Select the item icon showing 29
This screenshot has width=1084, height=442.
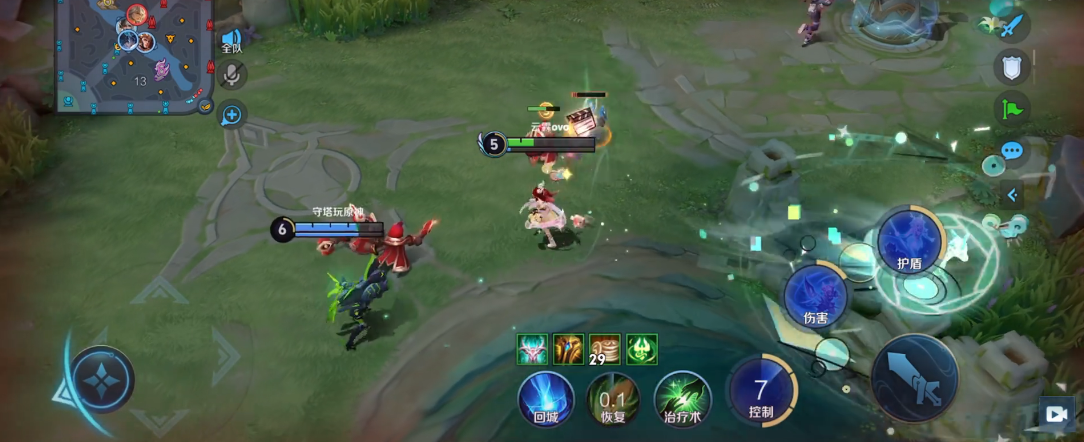604,349
